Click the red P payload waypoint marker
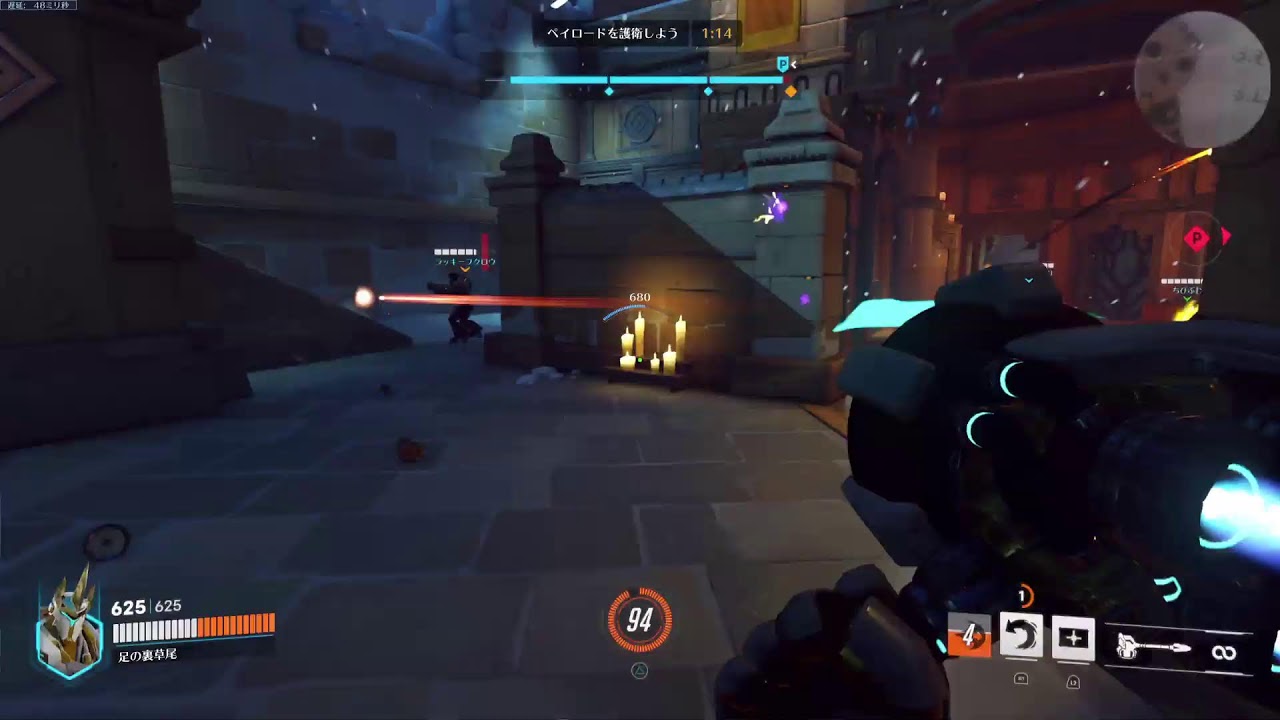Screen dimensions: 1280x720 (x=1197, y=238)
